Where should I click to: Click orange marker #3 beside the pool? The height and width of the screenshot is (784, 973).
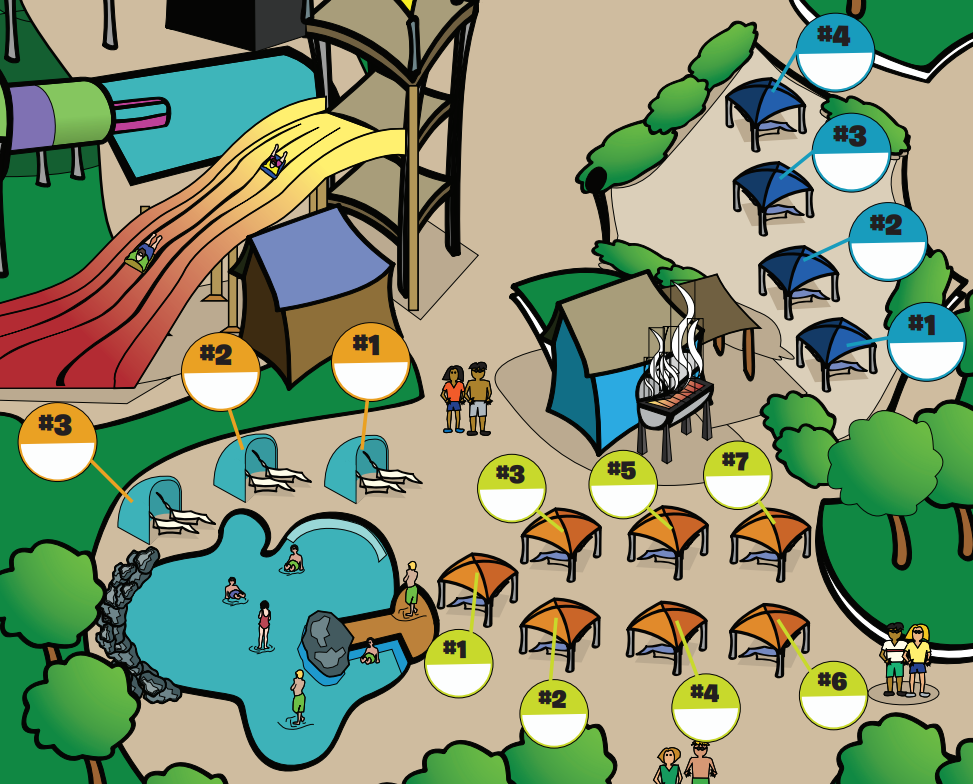pyautogui.click(x=58, y=442)
